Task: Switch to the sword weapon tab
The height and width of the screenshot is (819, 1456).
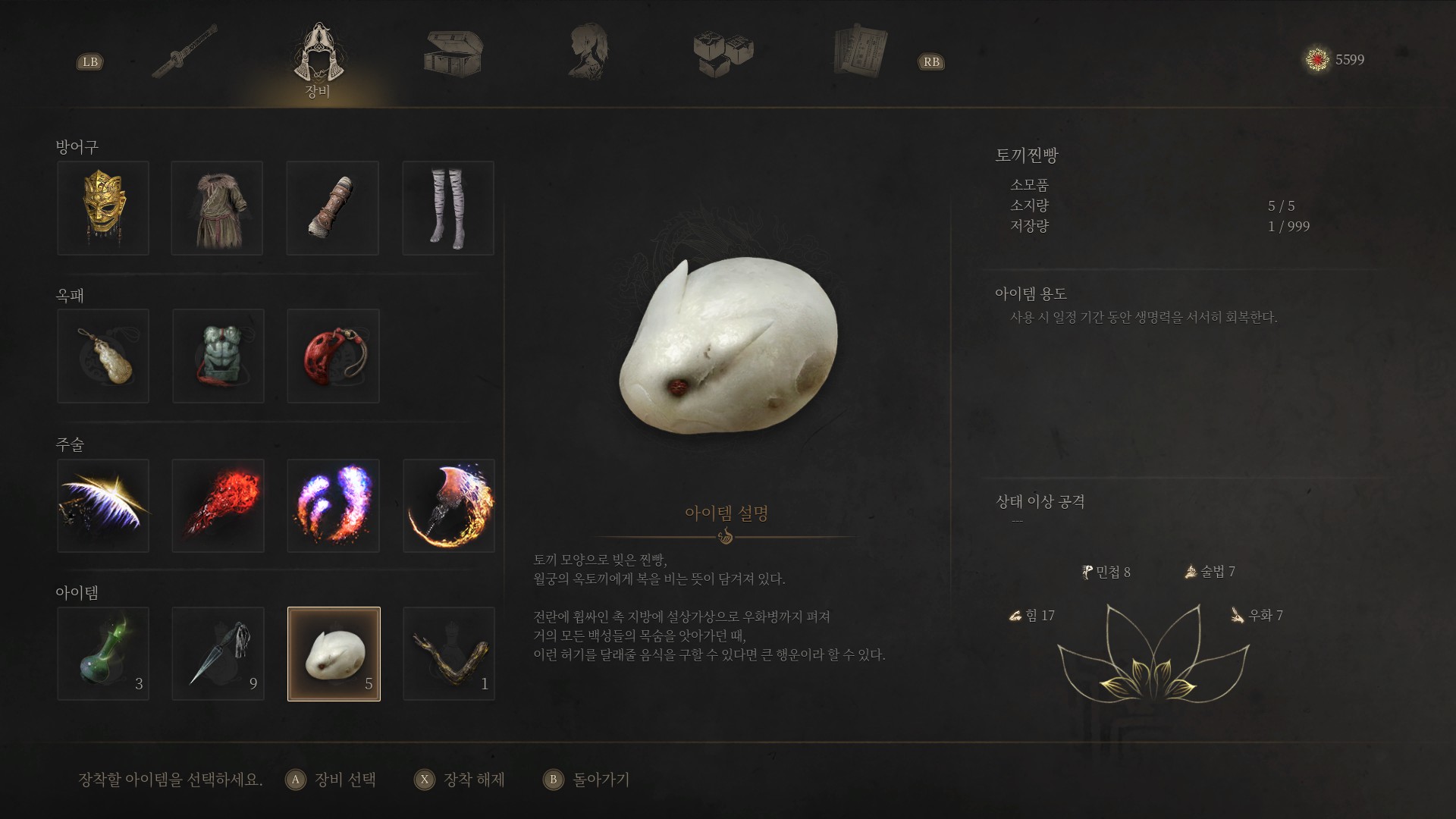Action: point(184,52)
